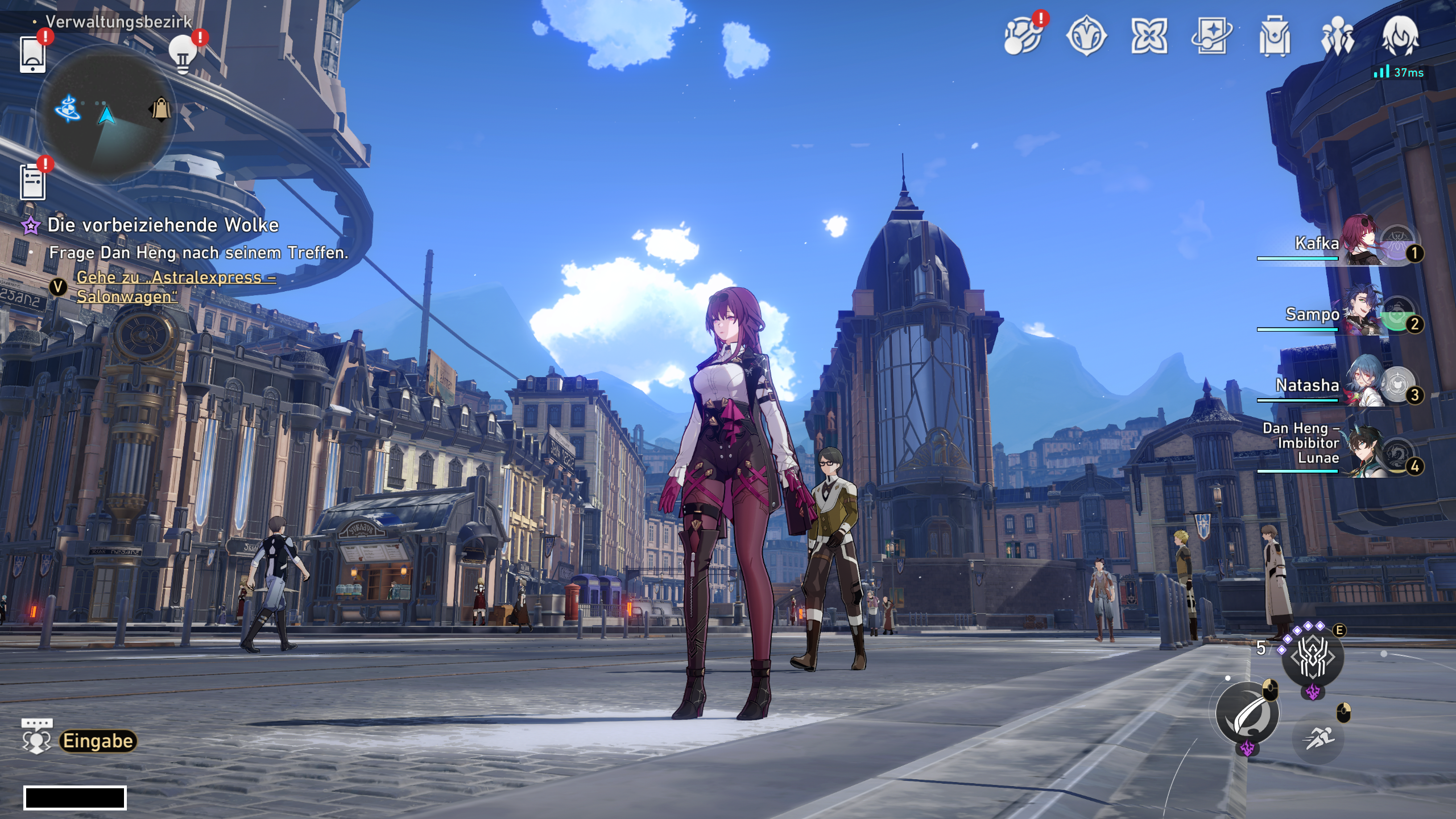Open the circular minimap
The width and height of the screenshot is (1456, 819).
click(106, 114)
